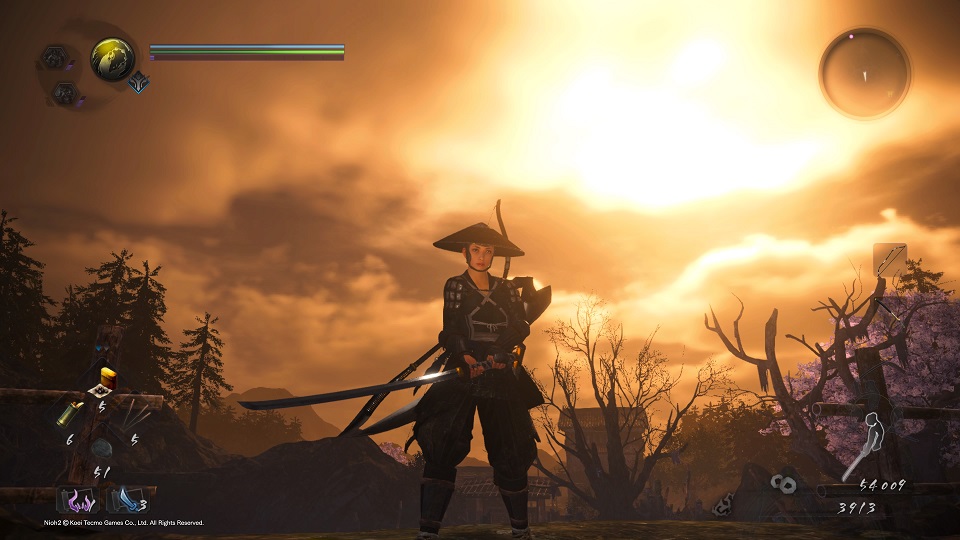Click the blue crest icon beside the emblem
Image resolution: width=960 pixels, height=540 pixels.
(138, 84)
